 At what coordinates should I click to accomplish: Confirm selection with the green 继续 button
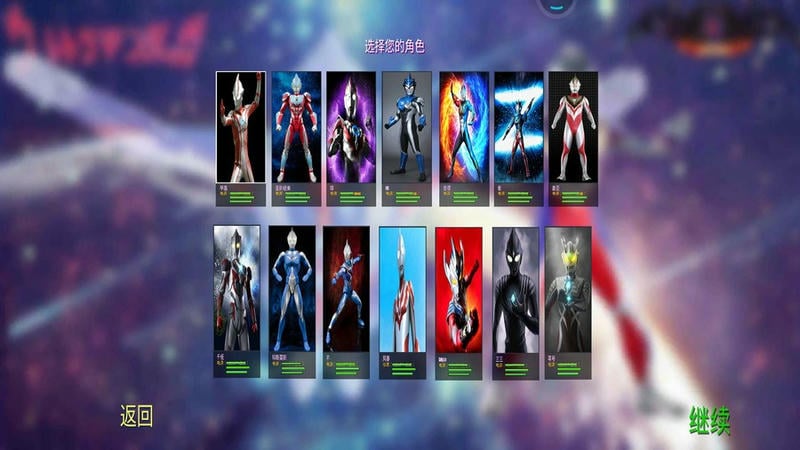(709, 422)
